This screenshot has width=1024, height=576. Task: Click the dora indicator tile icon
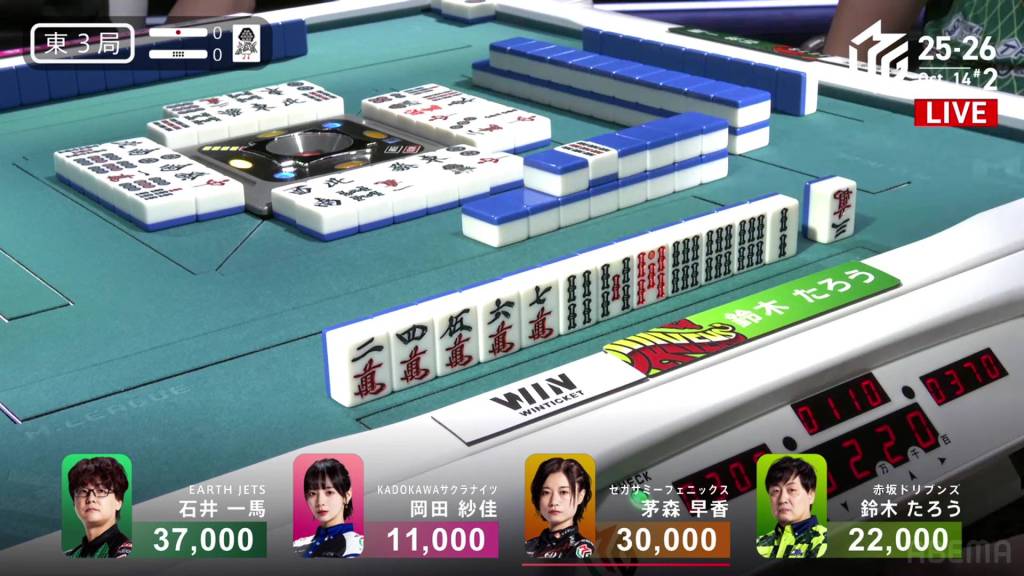click(243, 43)
